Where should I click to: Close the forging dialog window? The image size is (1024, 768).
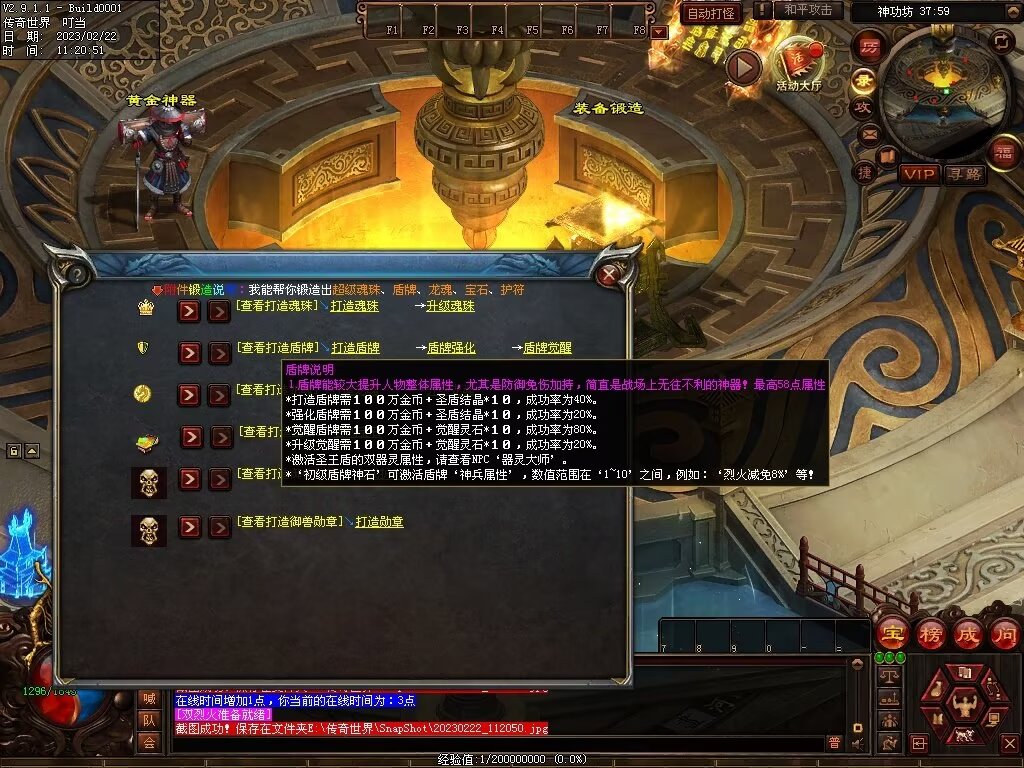coord(609,274)
